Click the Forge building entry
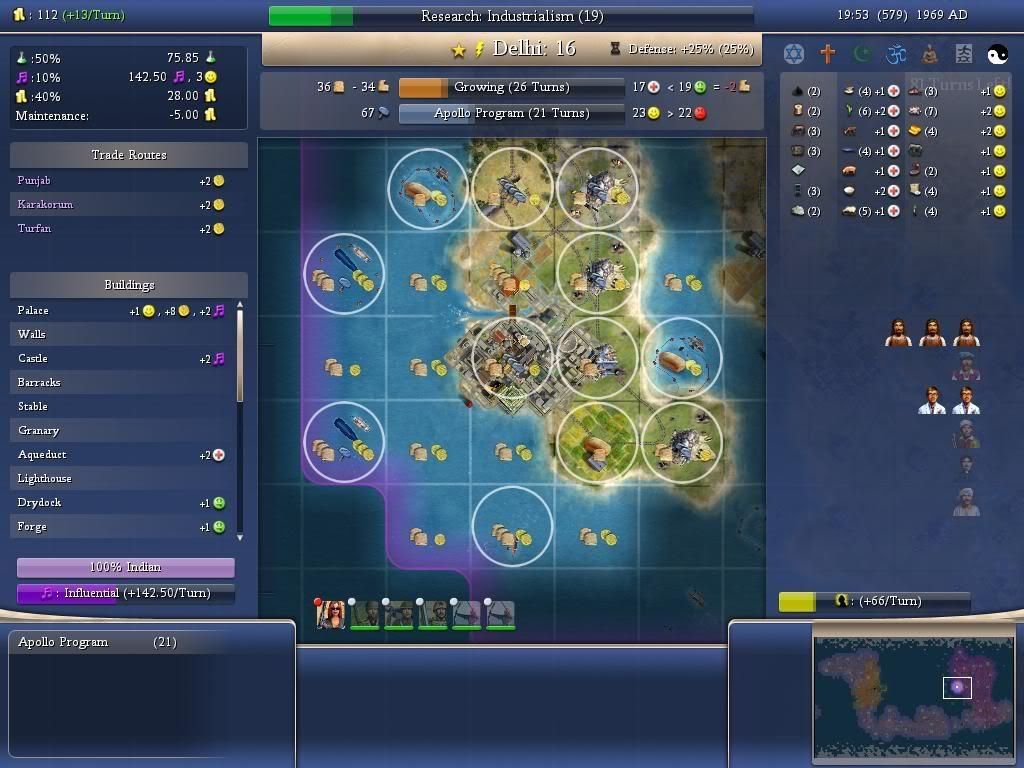 click(120, 527)
